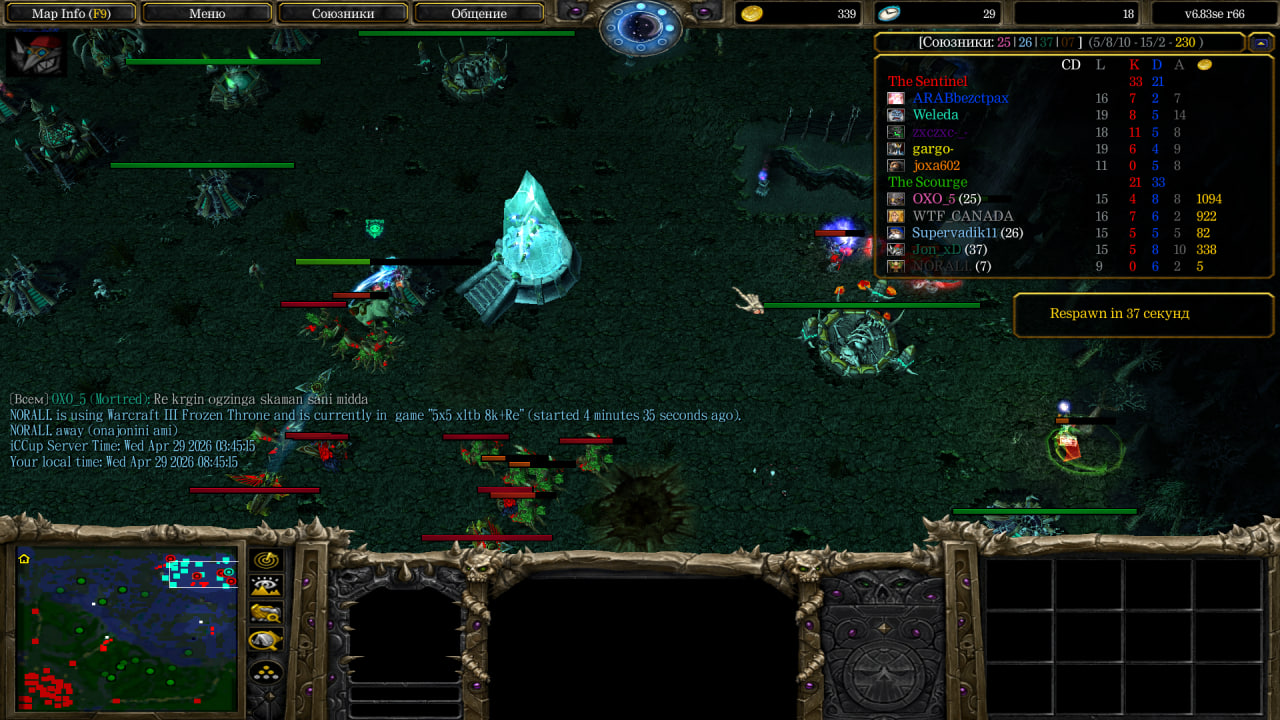
Task: Open the Общение chat log
Action: point(479,13)
